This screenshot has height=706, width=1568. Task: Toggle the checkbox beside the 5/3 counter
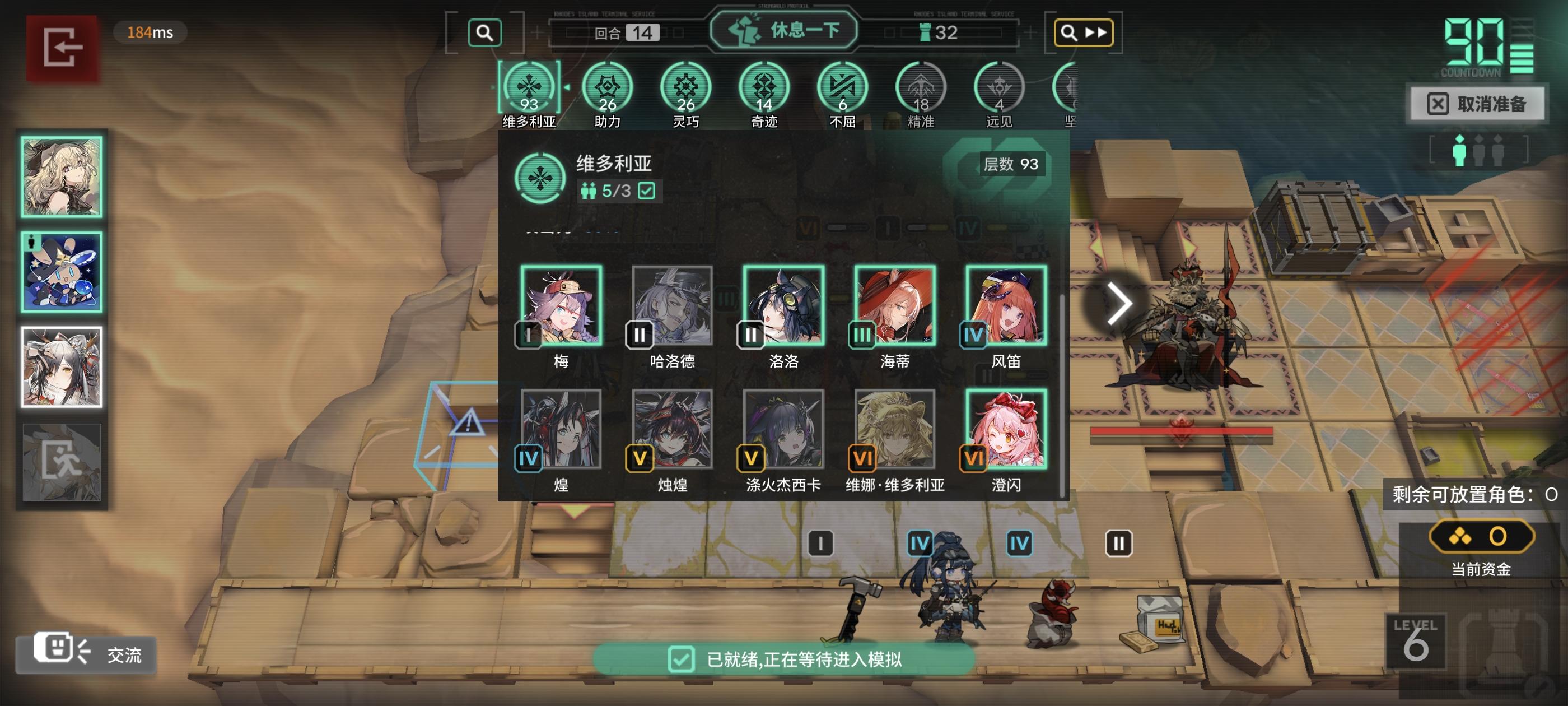tap(647, 190)
